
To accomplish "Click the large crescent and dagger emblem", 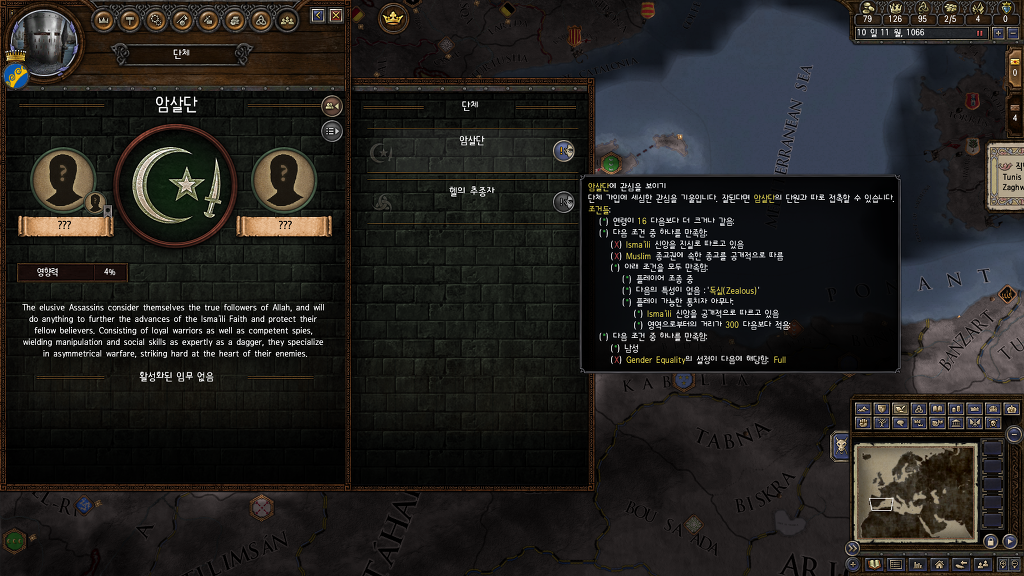I will [x=175, y=185].
